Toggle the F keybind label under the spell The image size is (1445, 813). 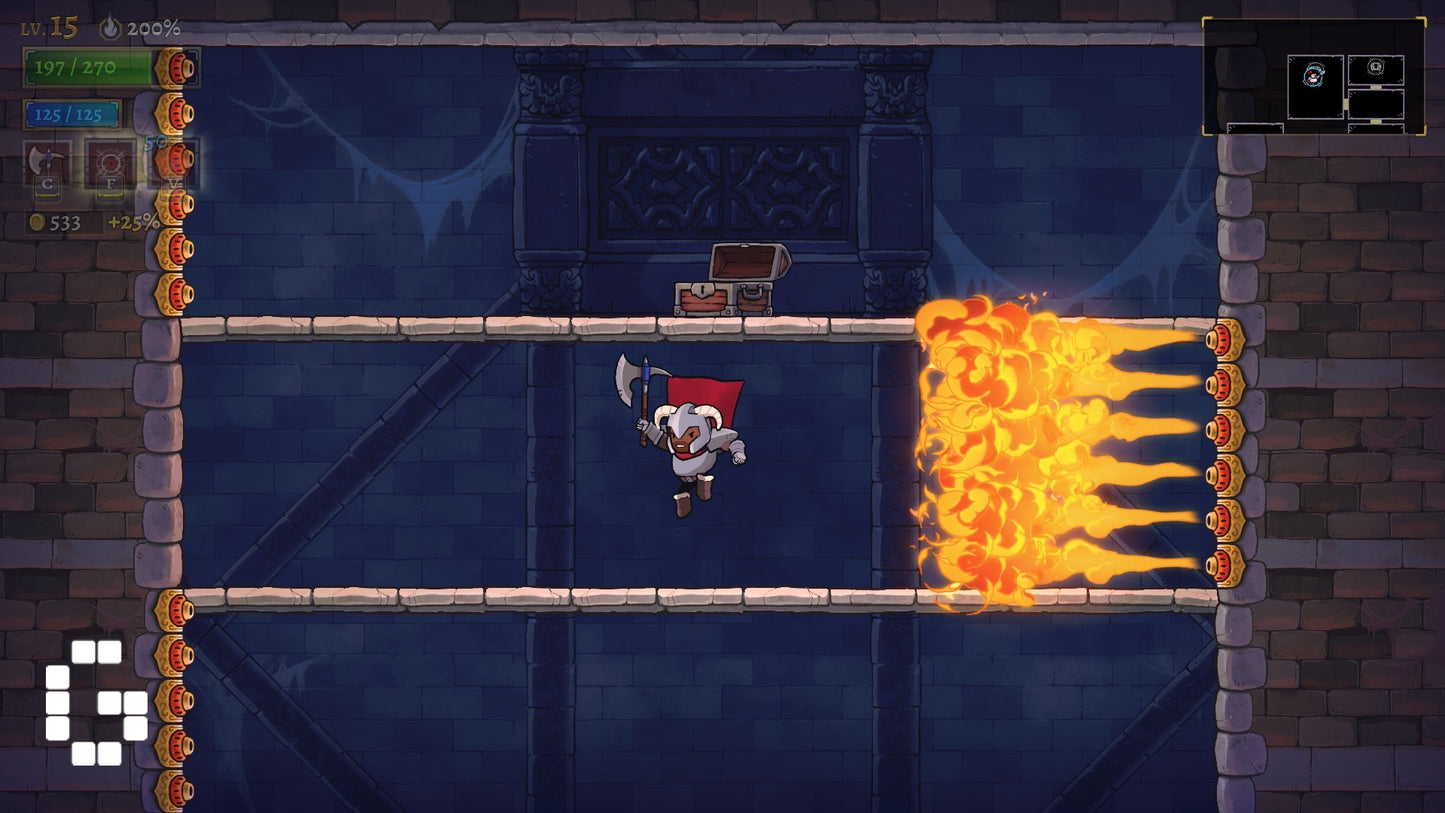coord(110,183)
